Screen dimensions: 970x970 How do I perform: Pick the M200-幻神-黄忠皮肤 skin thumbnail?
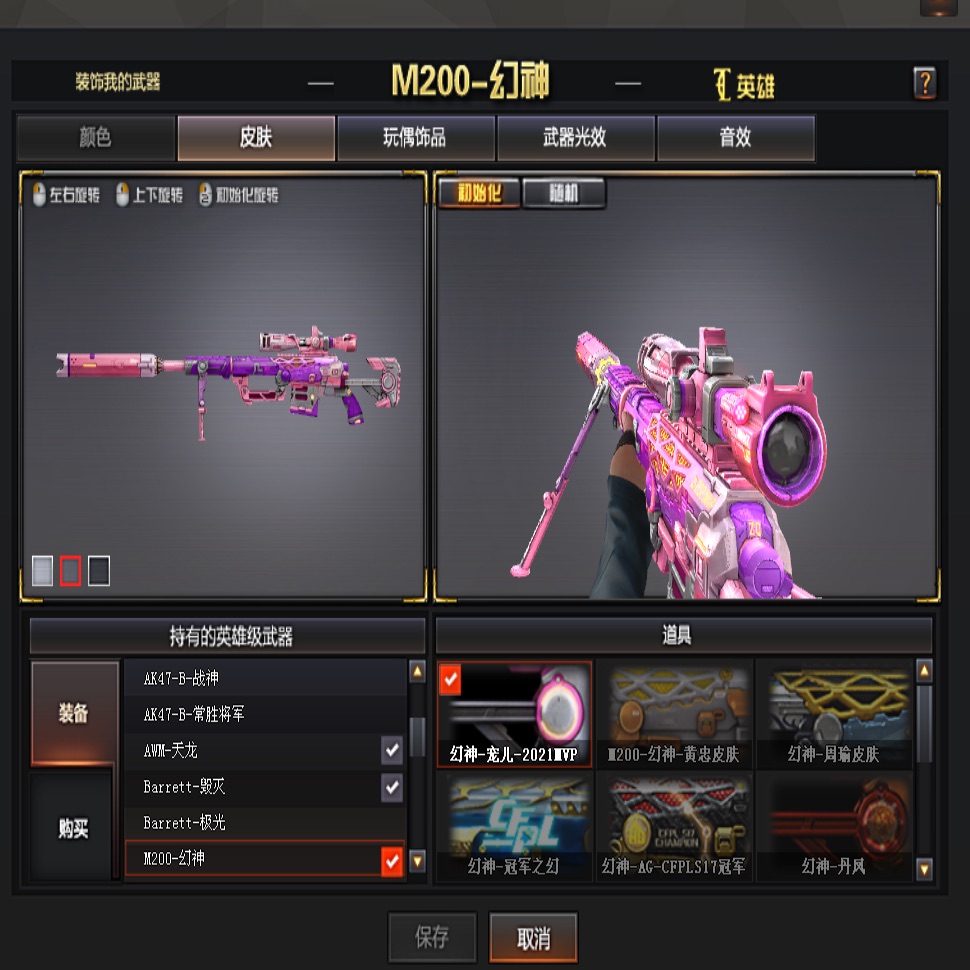674,714
